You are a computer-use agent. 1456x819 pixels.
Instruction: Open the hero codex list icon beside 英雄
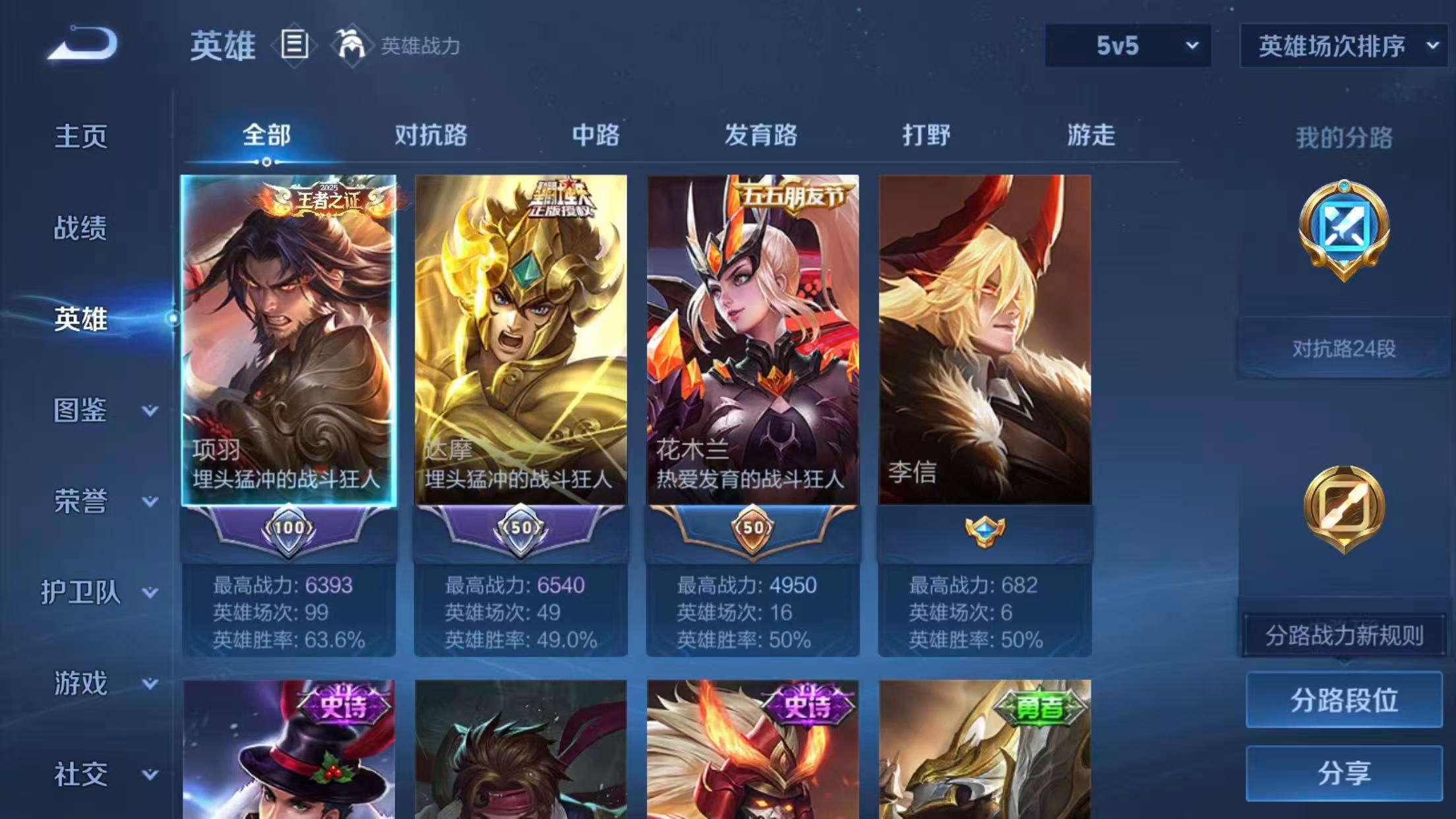tap(293, 45)
